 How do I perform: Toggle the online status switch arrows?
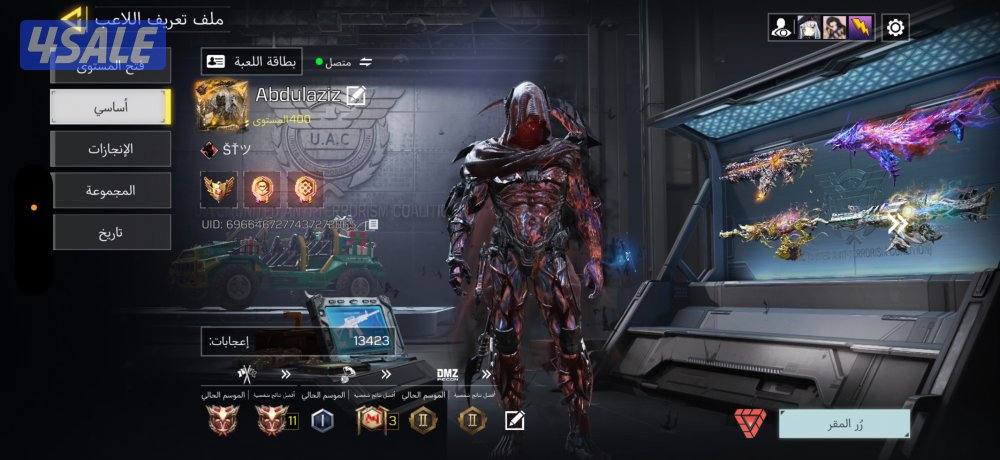[366, 62]
